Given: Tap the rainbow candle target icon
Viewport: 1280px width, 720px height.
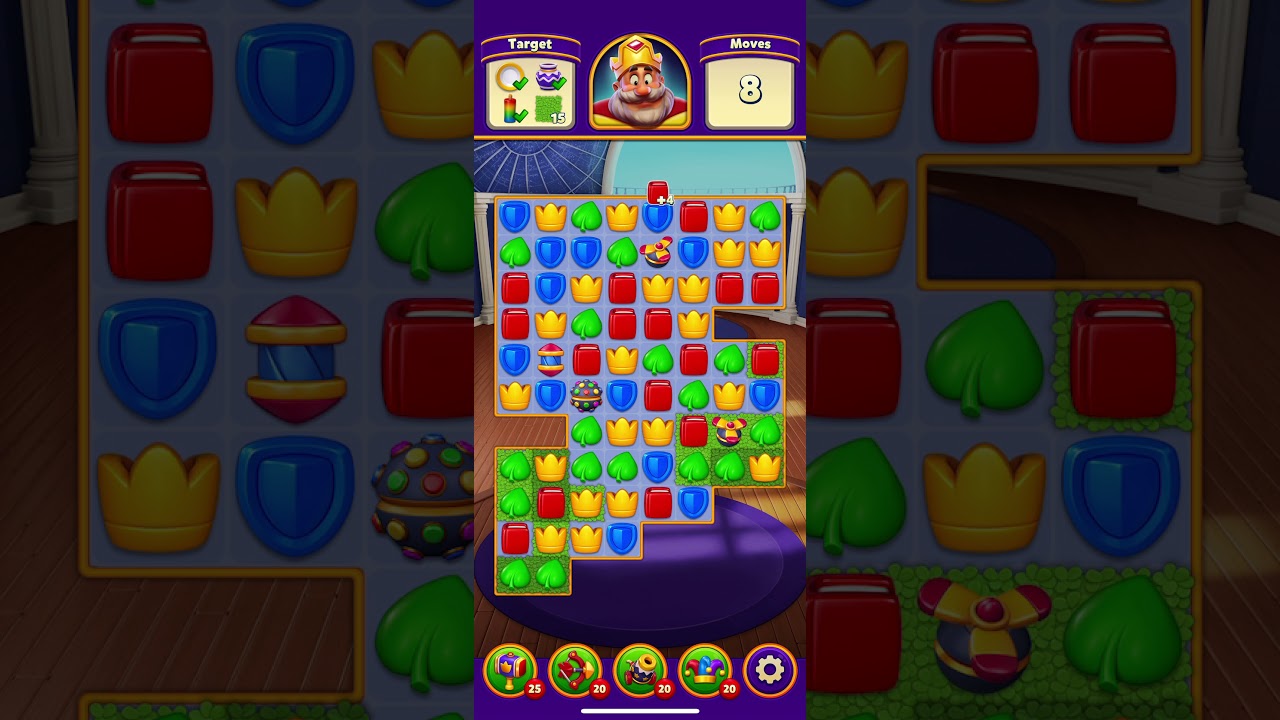Looking at the screenshot, I should (509, 107).
